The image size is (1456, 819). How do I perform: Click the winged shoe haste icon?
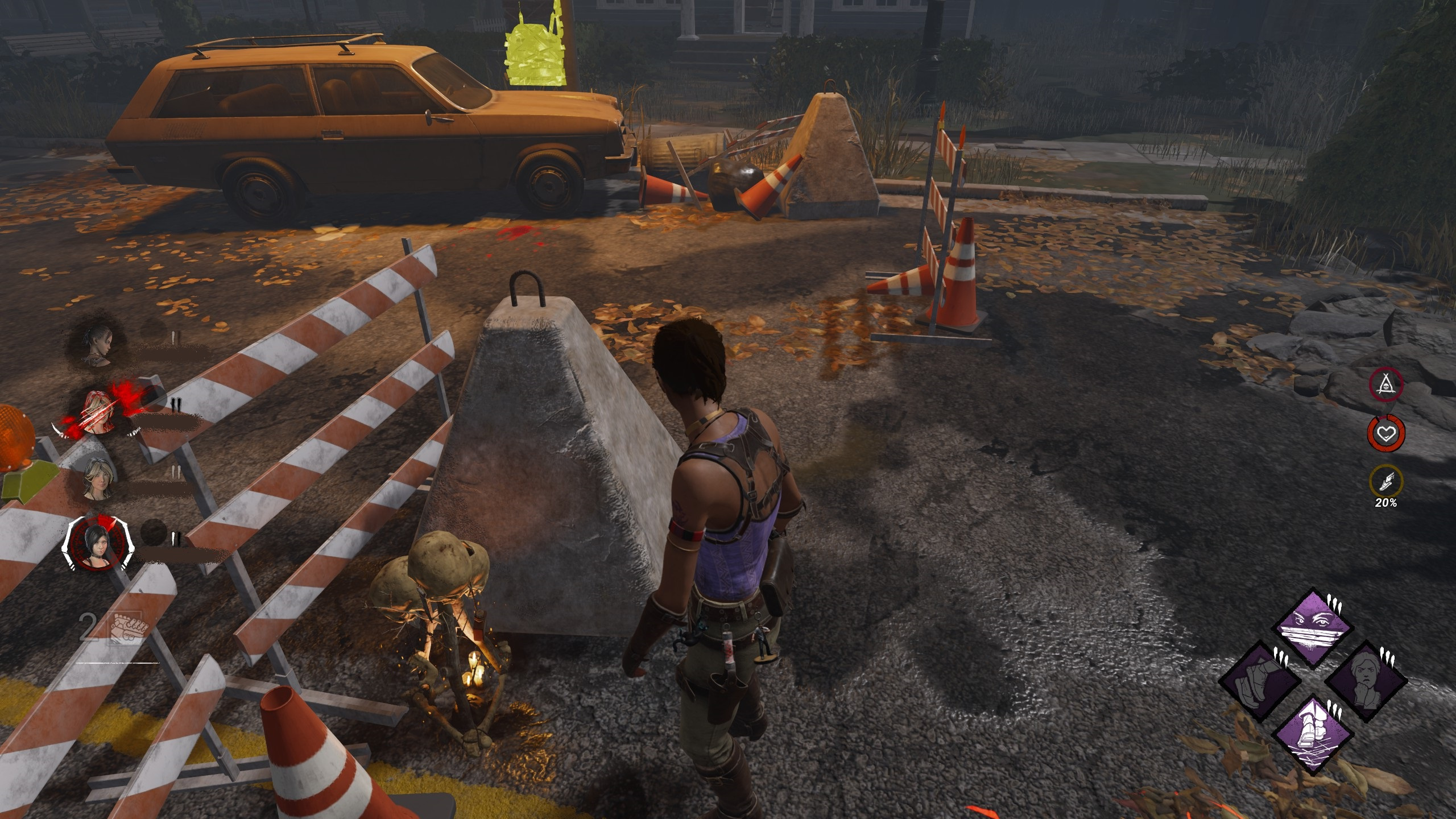pyautogui.click(x=1386, y=481)
